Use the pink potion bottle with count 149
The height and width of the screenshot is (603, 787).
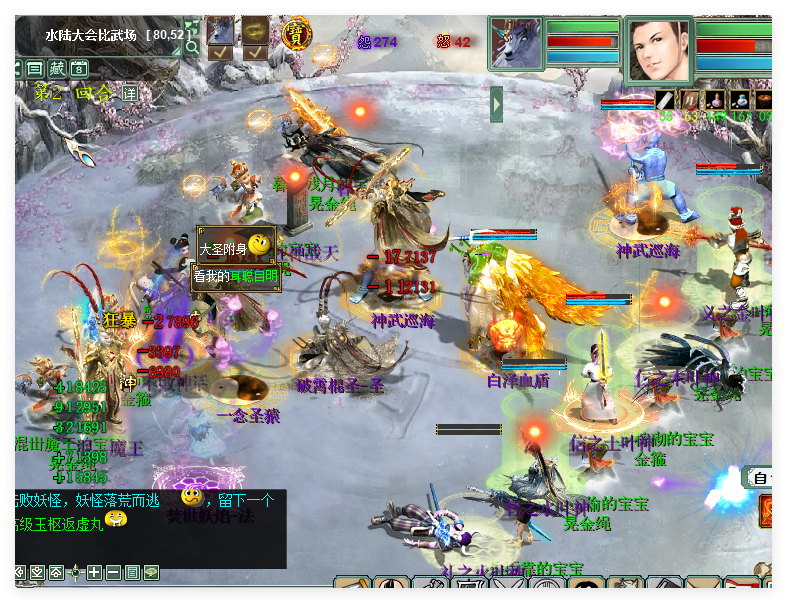click(715, 100)
